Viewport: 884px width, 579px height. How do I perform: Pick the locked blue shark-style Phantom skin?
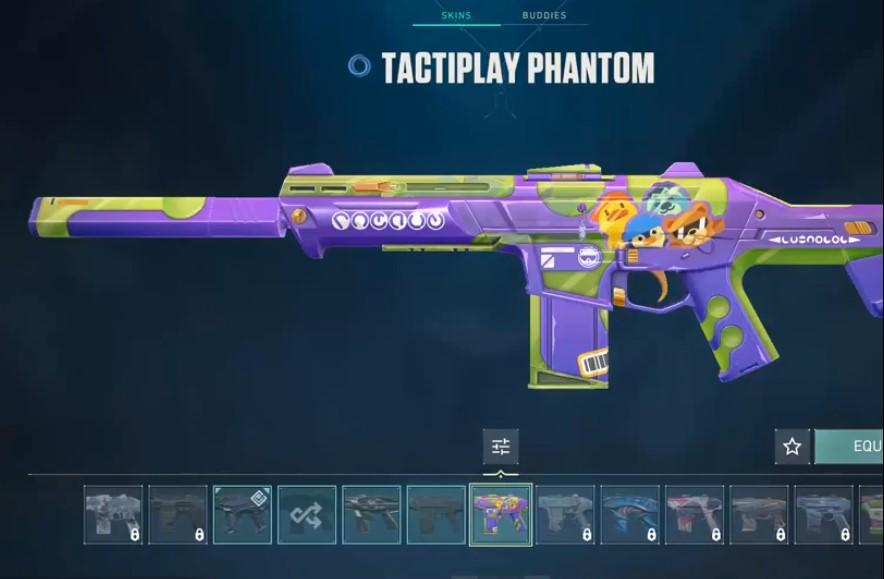coord(630,515)
